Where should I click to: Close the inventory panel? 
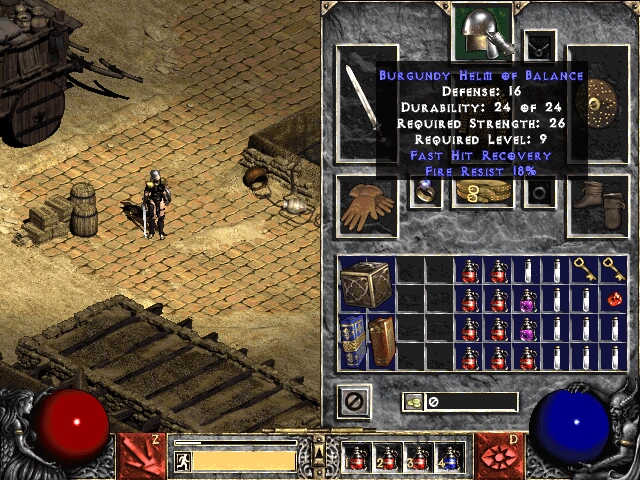pos(353,402)
